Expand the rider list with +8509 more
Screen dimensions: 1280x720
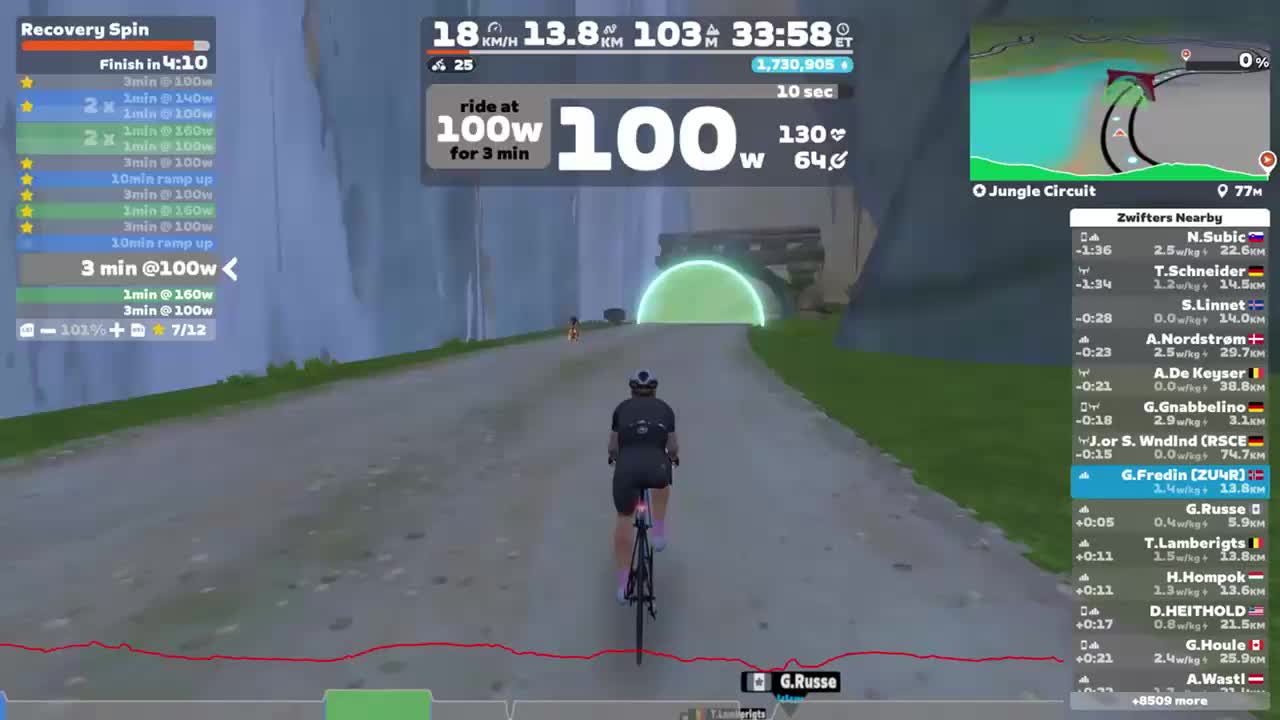click(1172, 701)
